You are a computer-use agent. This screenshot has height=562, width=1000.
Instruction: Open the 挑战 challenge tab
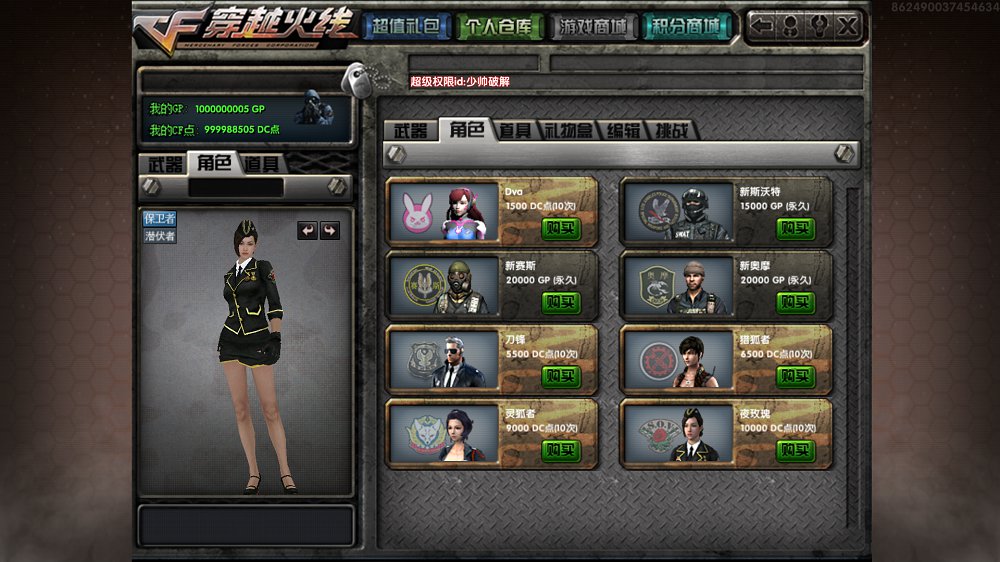[671, 131]
